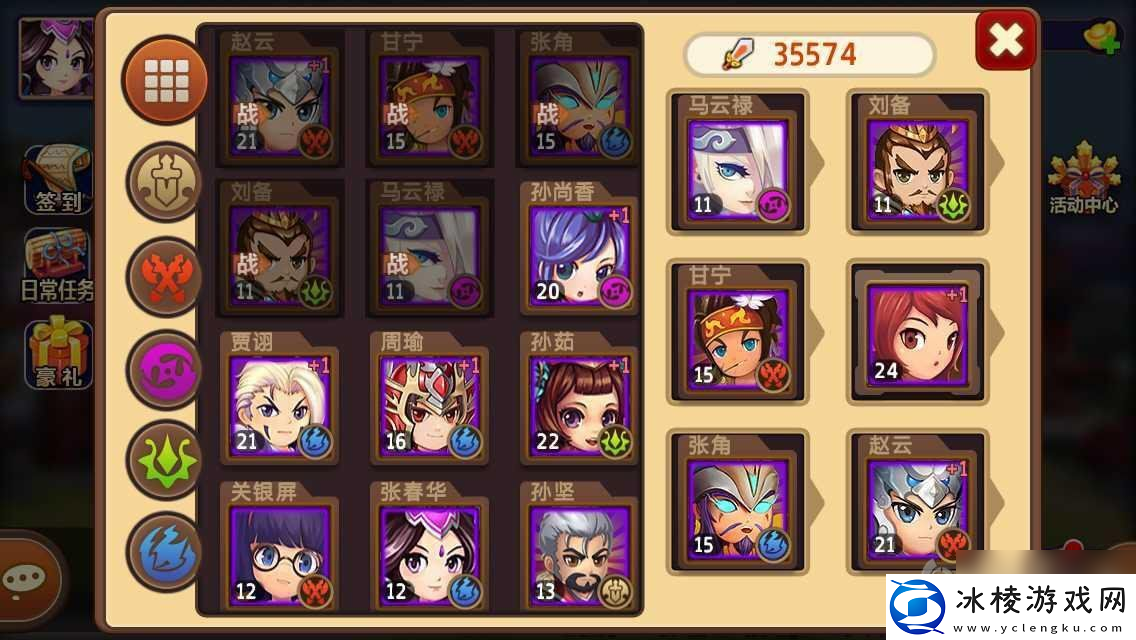1136x640 pixels.
Task: Open the 豪礼 gift box
Action: pyautogui.click(x=58, y=354)
